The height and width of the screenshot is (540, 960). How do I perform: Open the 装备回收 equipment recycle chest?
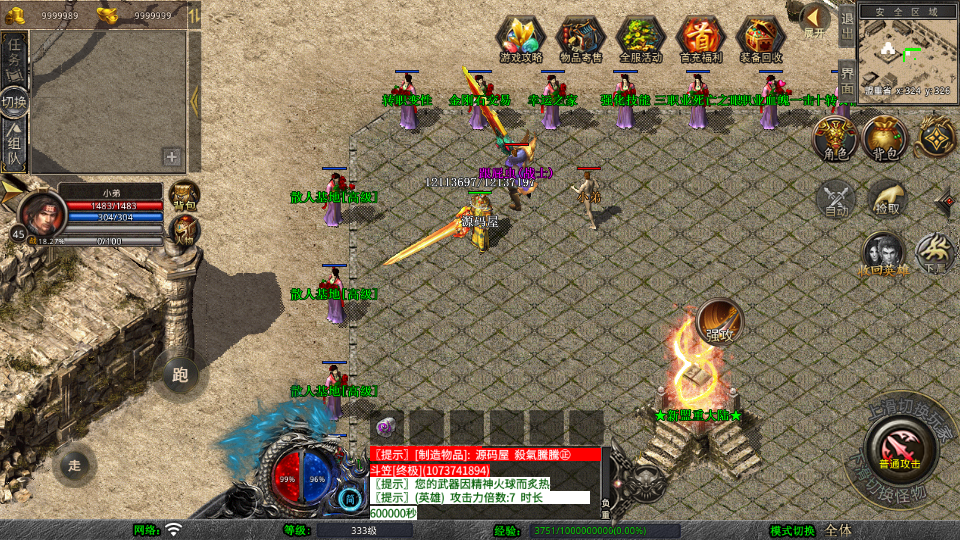point(761,38)
